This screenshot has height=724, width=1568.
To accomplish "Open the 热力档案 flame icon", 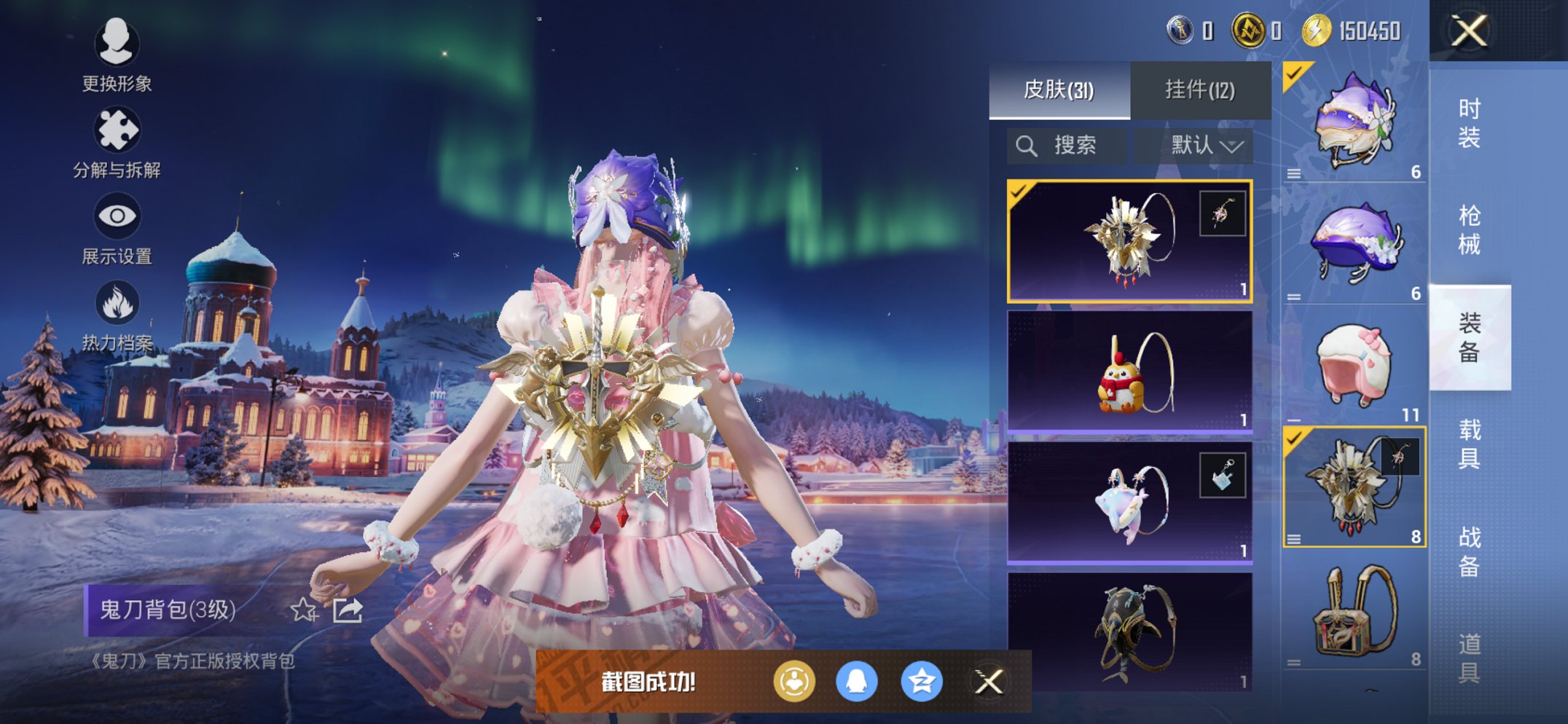I will (117, 315).
